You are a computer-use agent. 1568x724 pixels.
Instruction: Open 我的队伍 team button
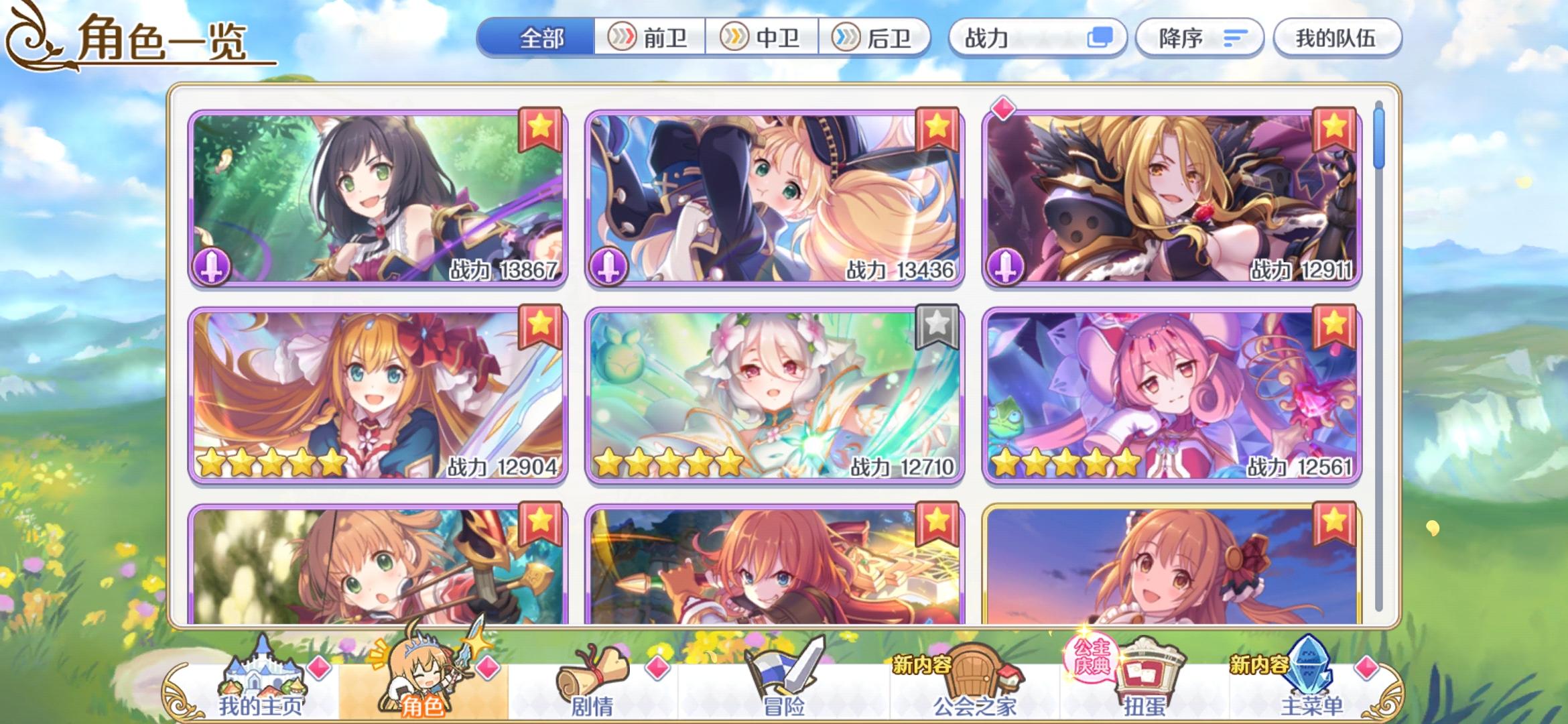1337,38
